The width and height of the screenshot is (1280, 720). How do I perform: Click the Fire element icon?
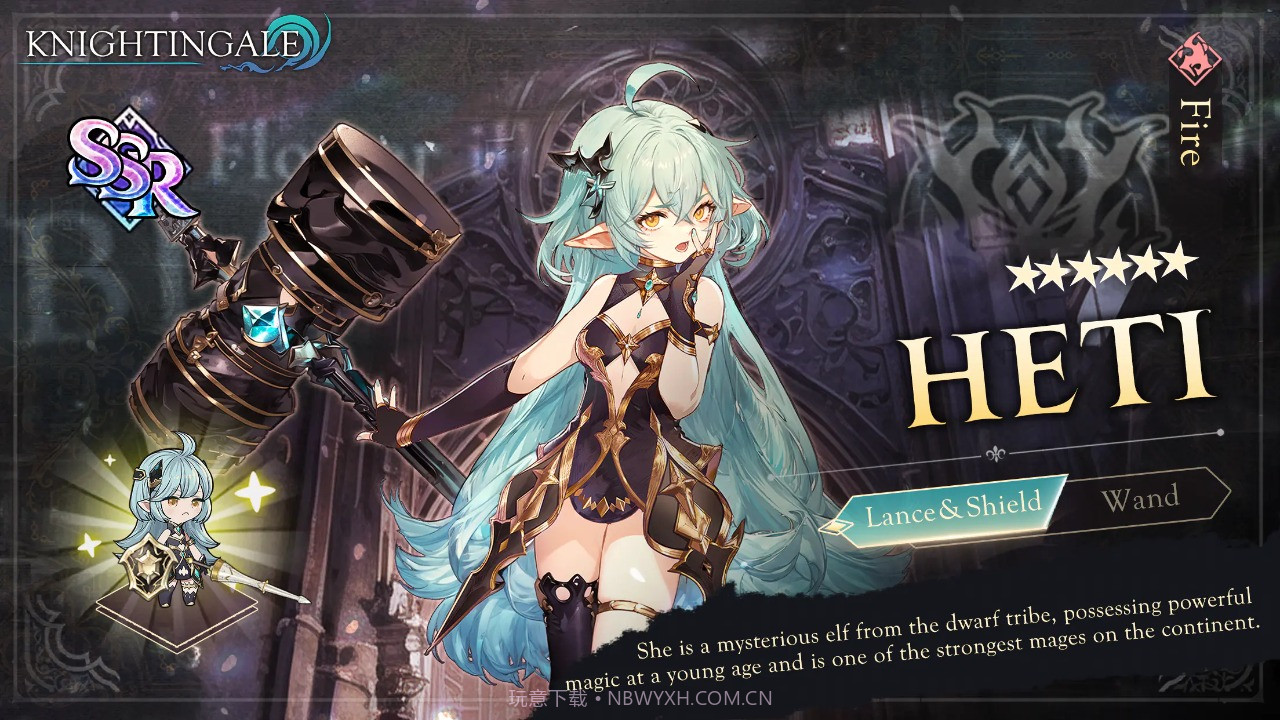tap(1195, 58)
